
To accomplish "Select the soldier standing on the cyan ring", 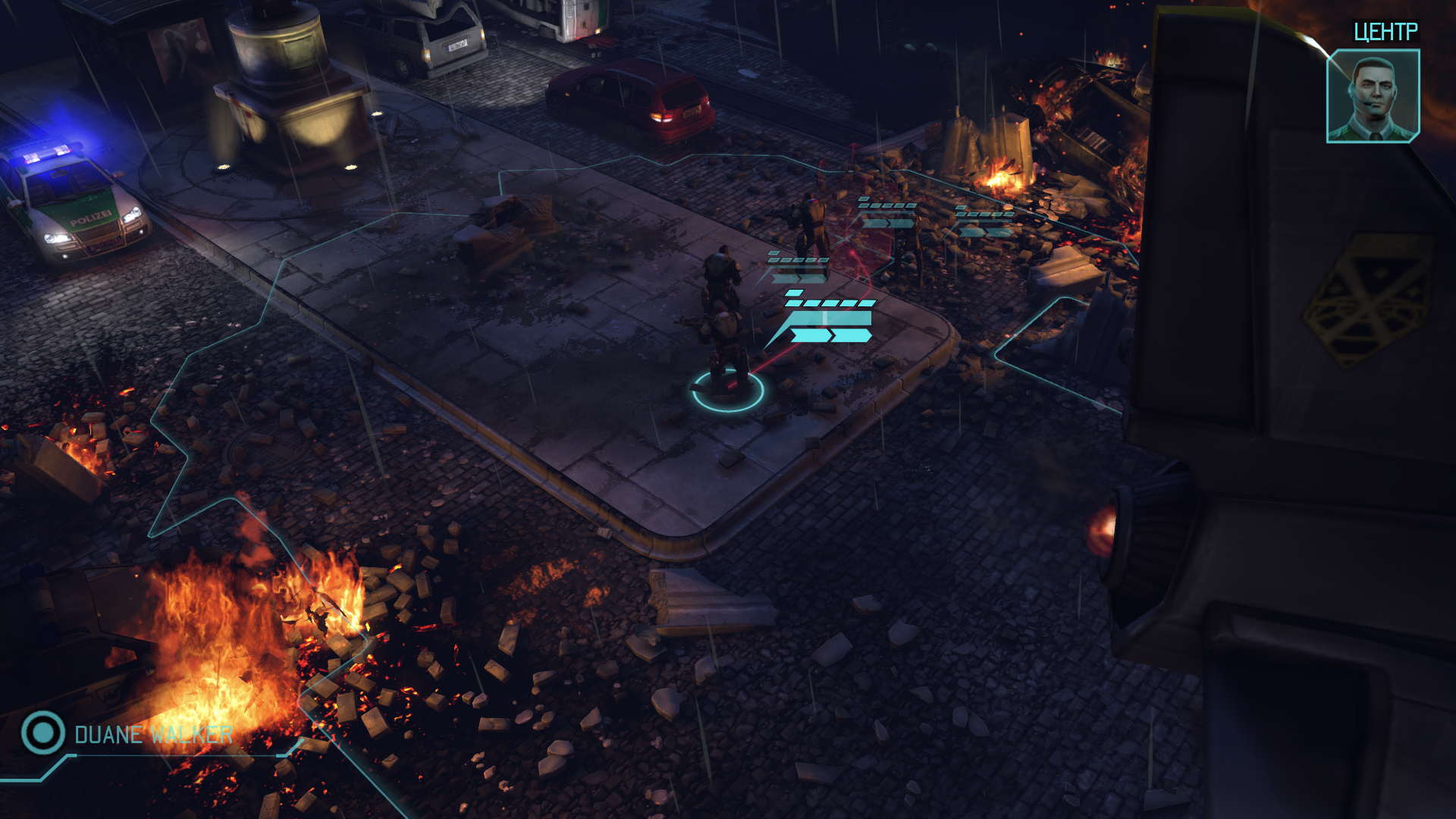I will [x=726, y=349].
